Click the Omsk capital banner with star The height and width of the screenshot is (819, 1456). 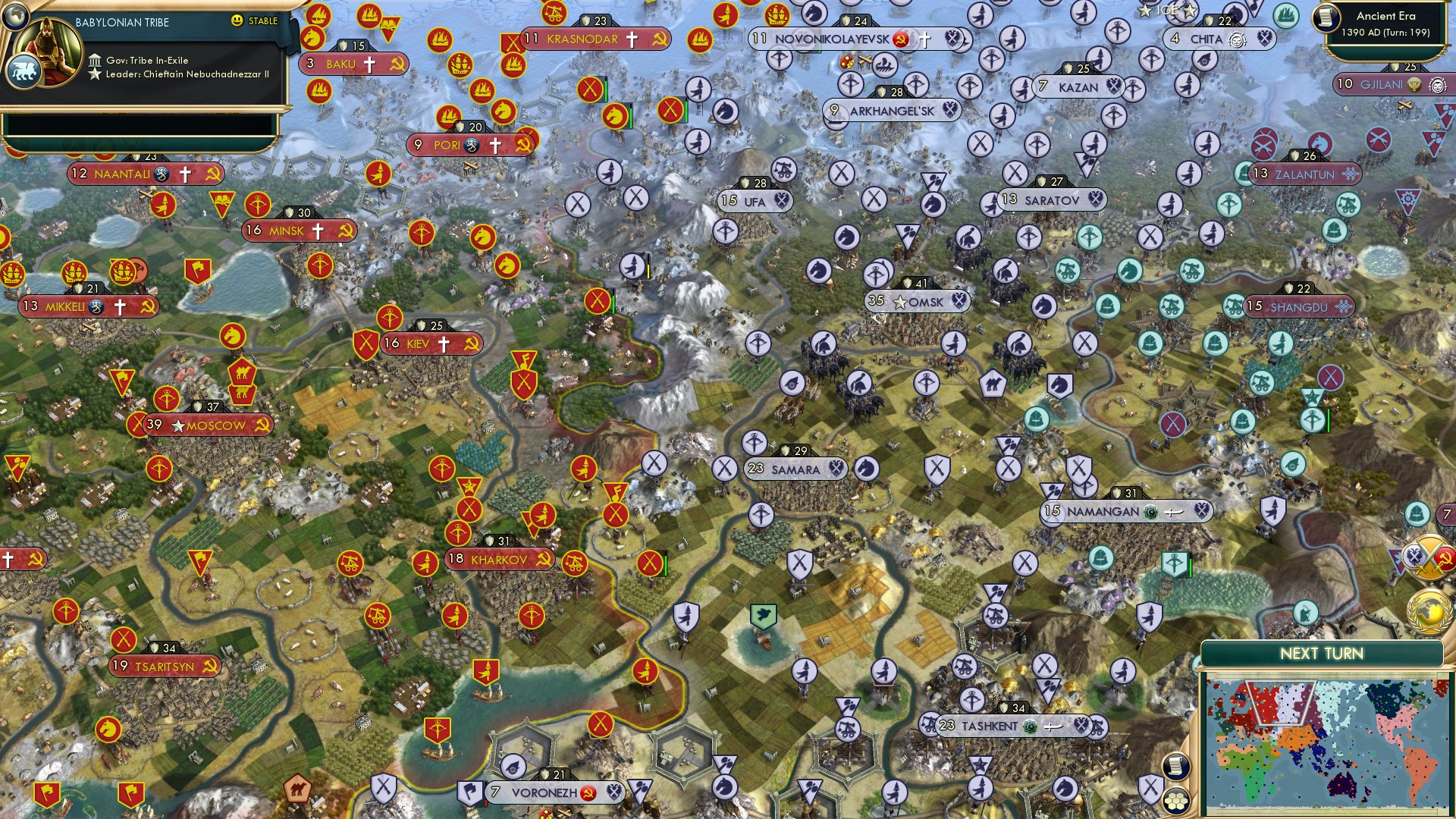pyautogui.click(x=918, y=301)
